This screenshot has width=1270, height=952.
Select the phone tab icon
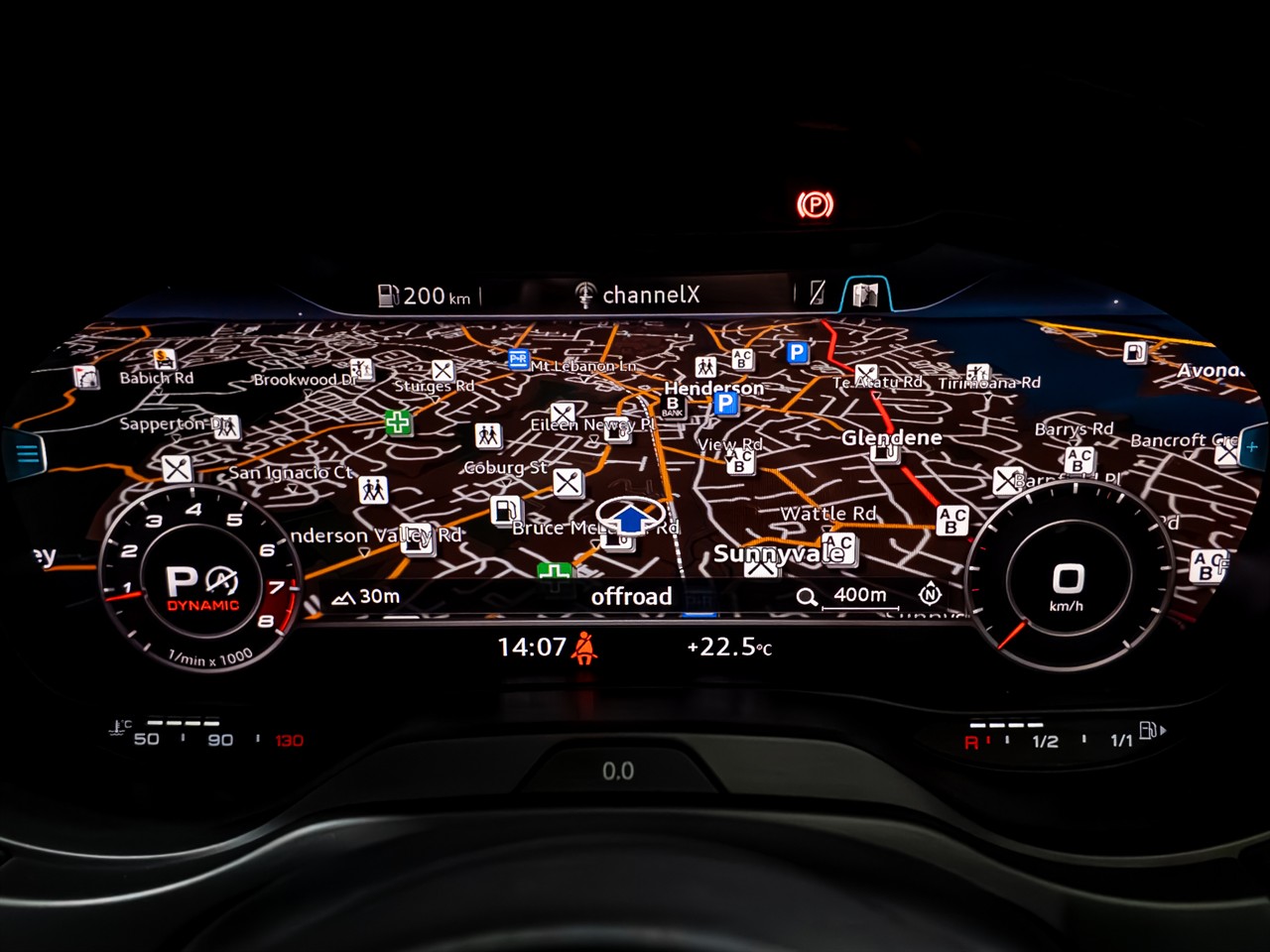coord(818,293)
